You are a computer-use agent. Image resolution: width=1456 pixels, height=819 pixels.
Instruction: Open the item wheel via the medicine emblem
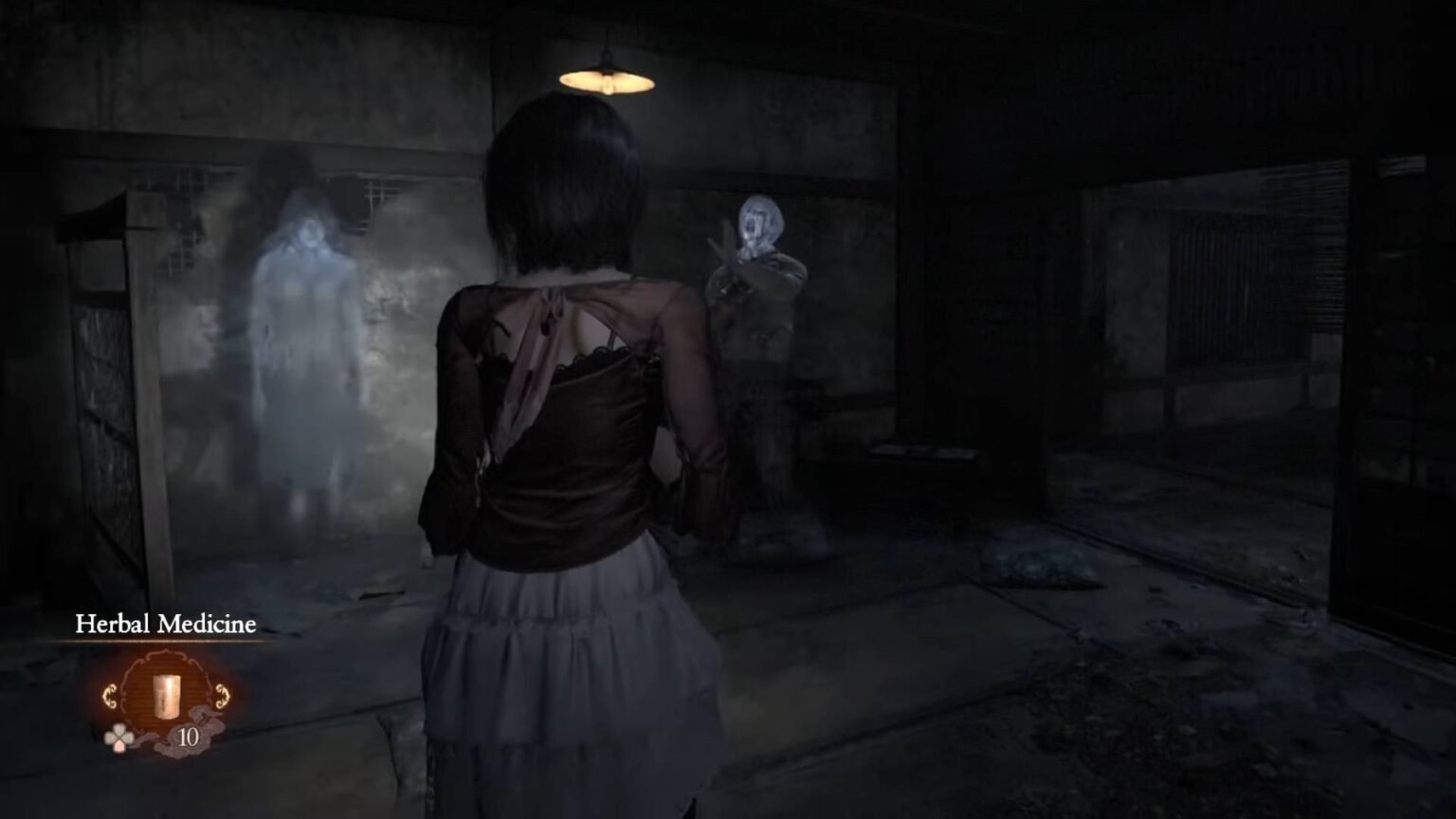click(166, 696)
